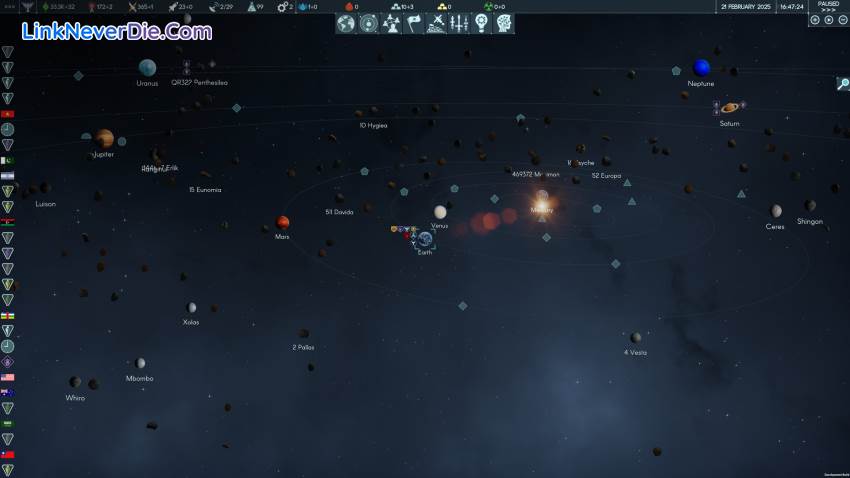Select the United States flag in sidebar
850x478 pixels.
(x=8, y=378)
